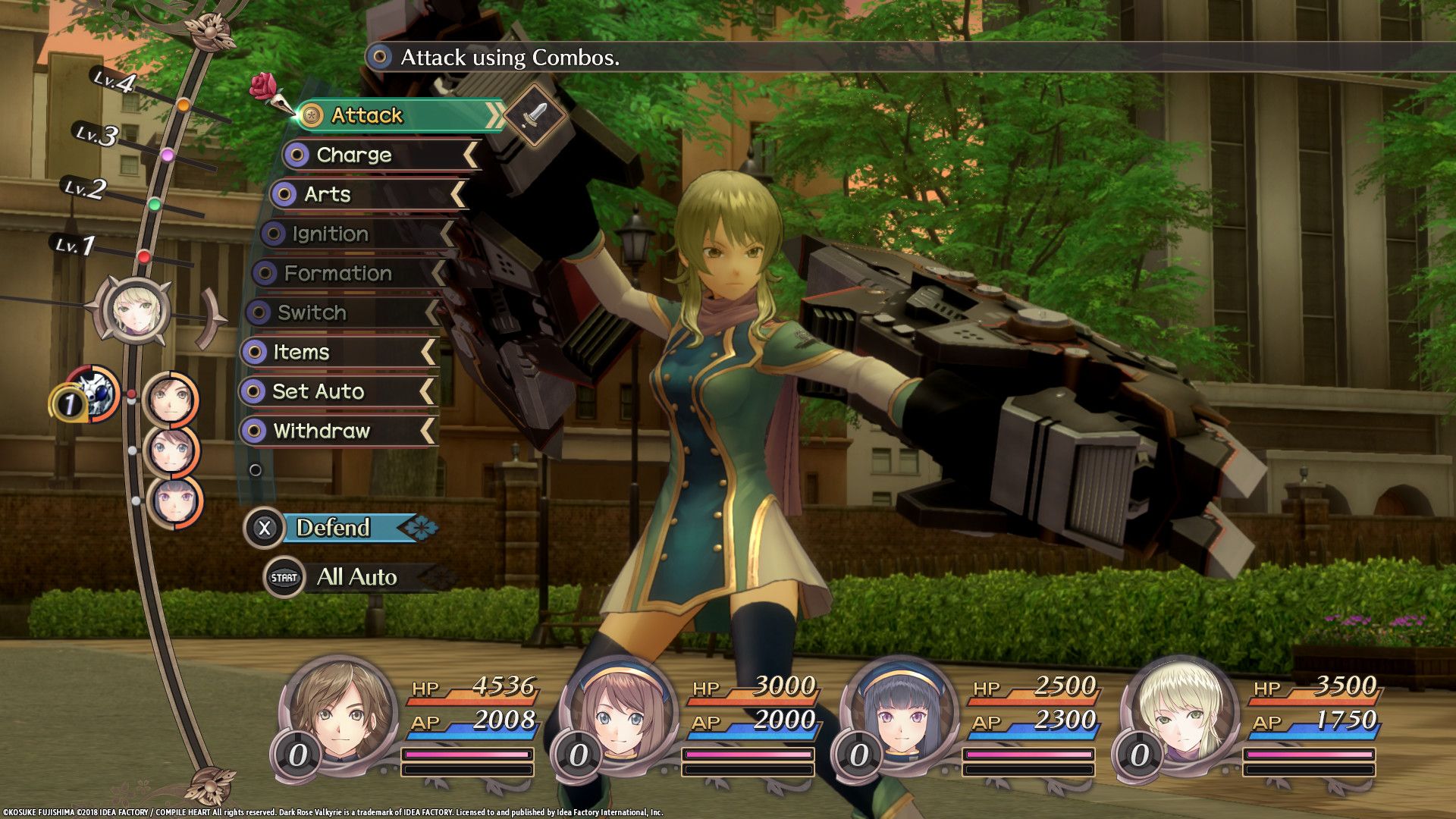Image resolution: width=1456 pixels, height=819 pixels.
Task: Turn on All Auto battle
Action: [355, 577]
